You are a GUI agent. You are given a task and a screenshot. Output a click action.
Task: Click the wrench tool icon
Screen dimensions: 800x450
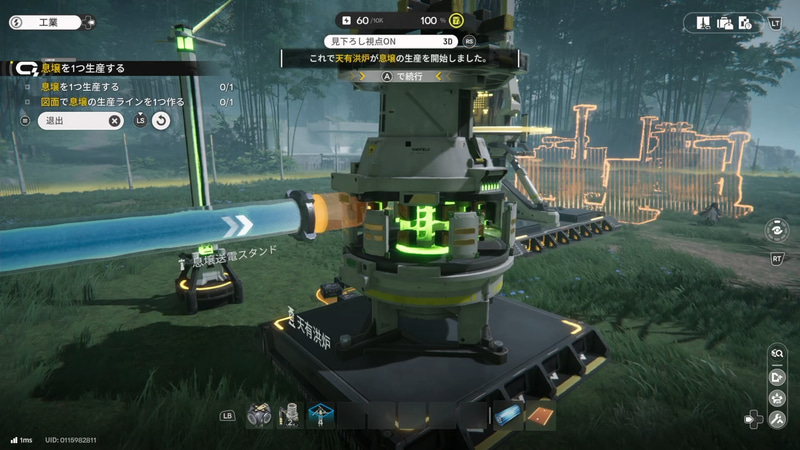[x=777, y=420]
